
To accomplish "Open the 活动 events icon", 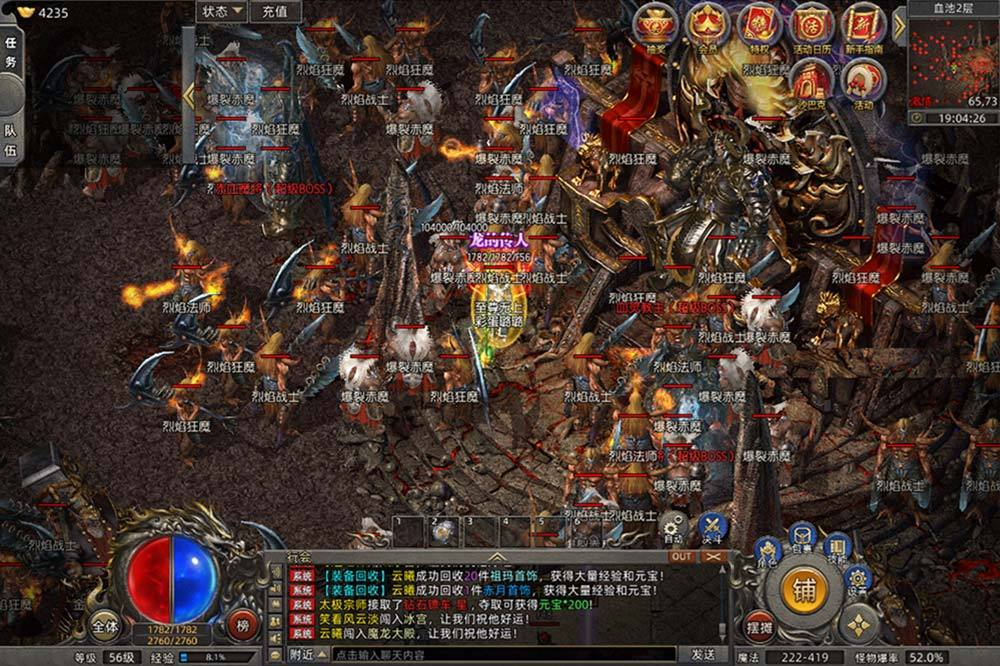I will coord(862,79).
